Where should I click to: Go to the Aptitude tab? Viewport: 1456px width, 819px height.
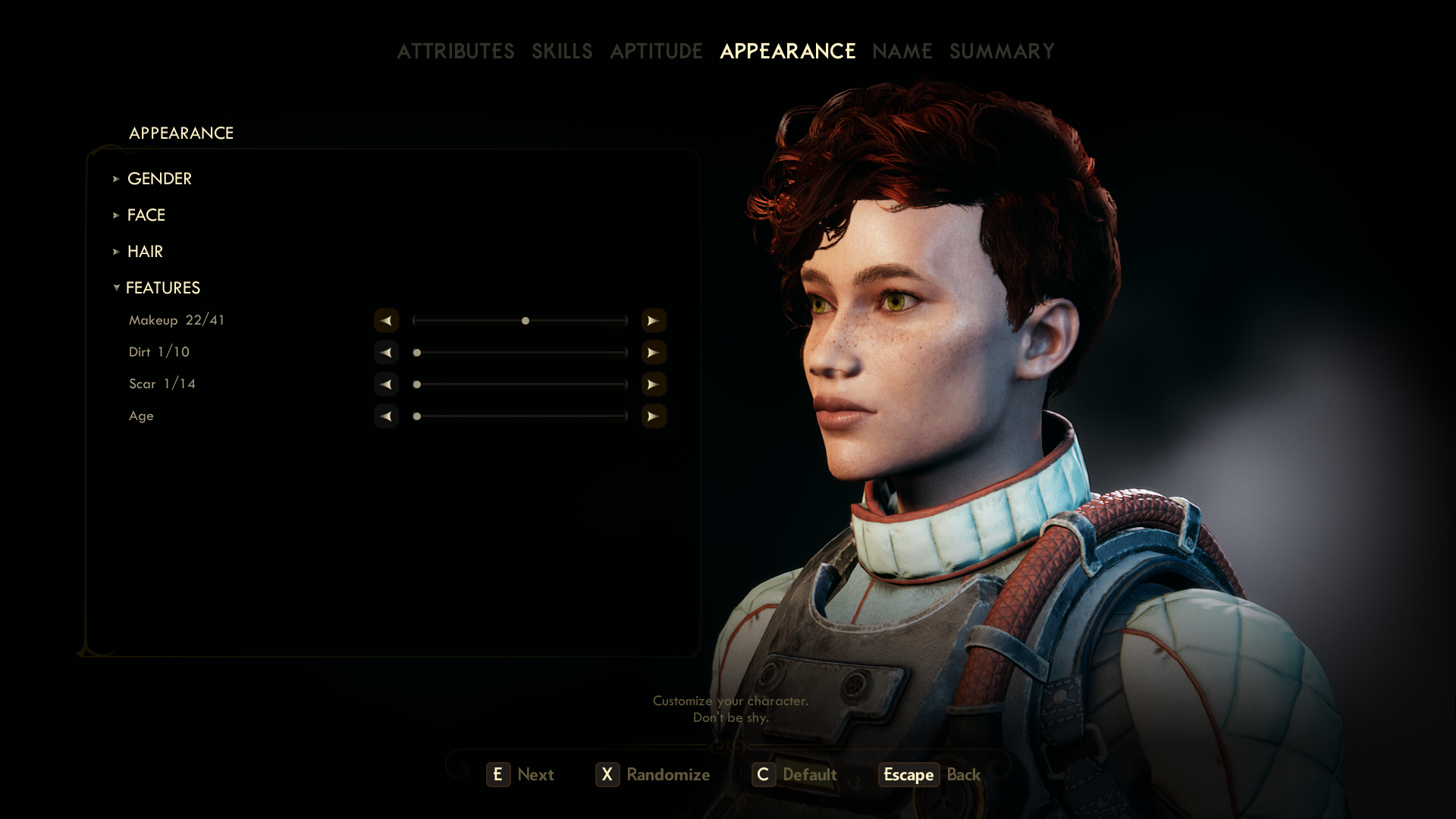coord(656,51)
